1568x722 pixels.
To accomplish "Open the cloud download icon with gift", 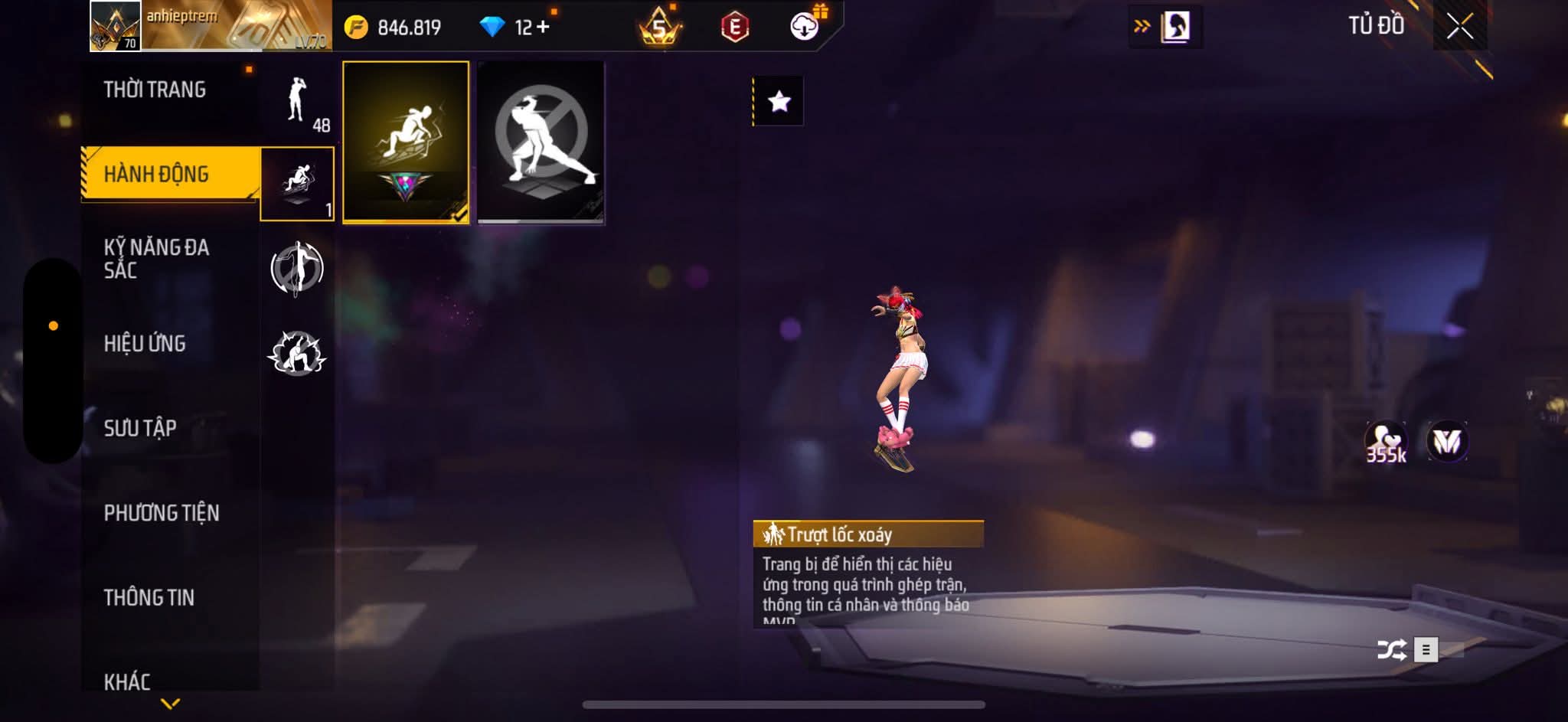I will 805,27.
